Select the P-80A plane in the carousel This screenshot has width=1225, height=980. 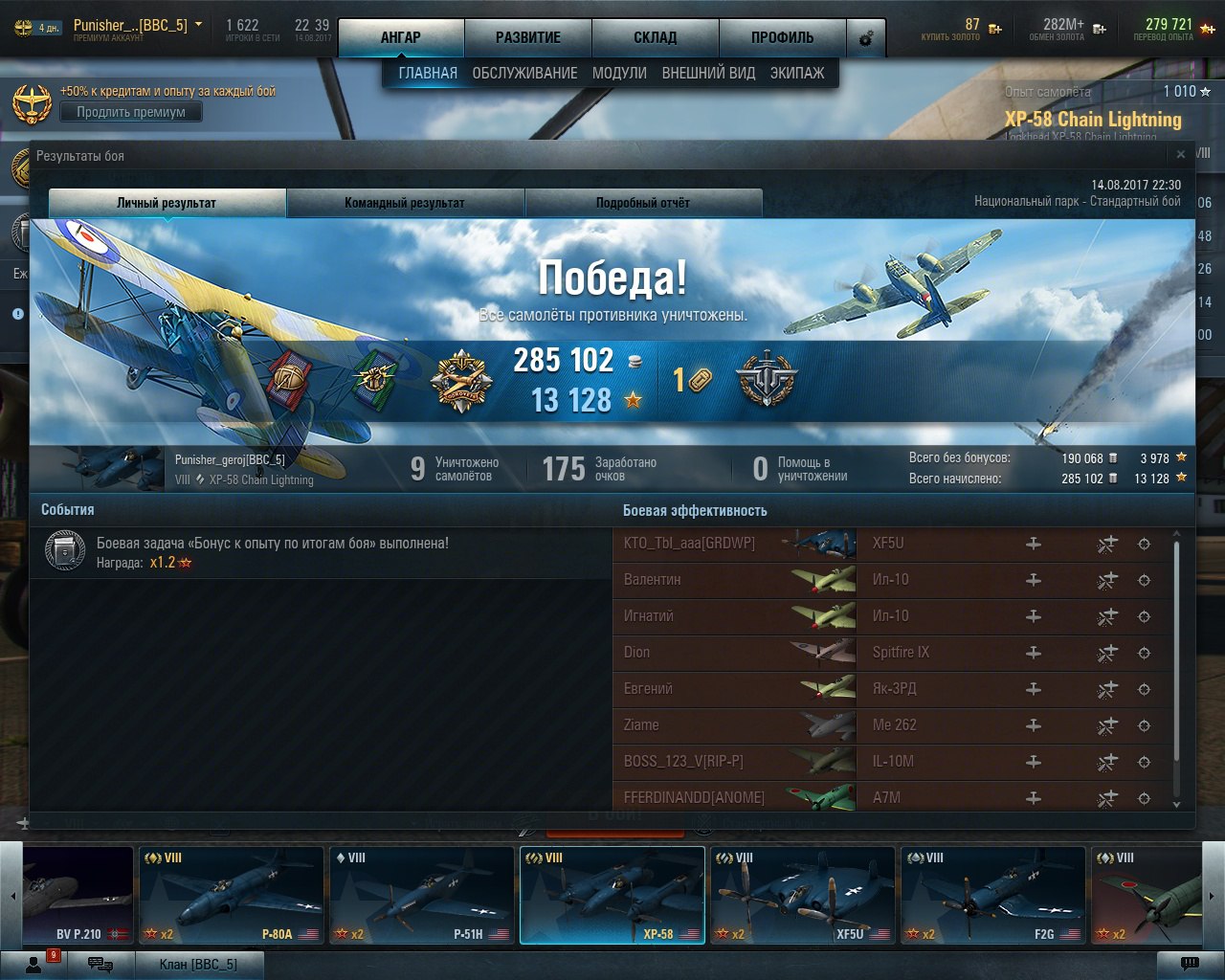click(231, 895)
